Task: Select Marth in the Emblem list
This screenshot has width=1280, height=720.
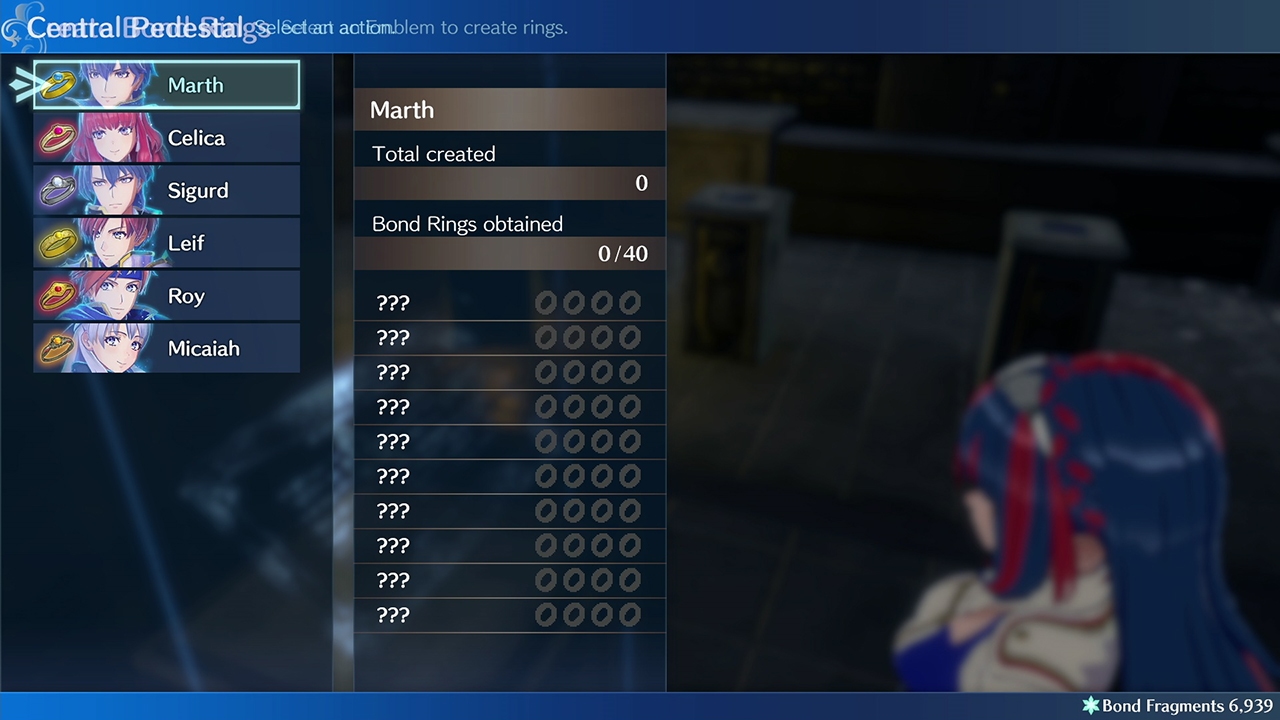Action: pos(167,85)
